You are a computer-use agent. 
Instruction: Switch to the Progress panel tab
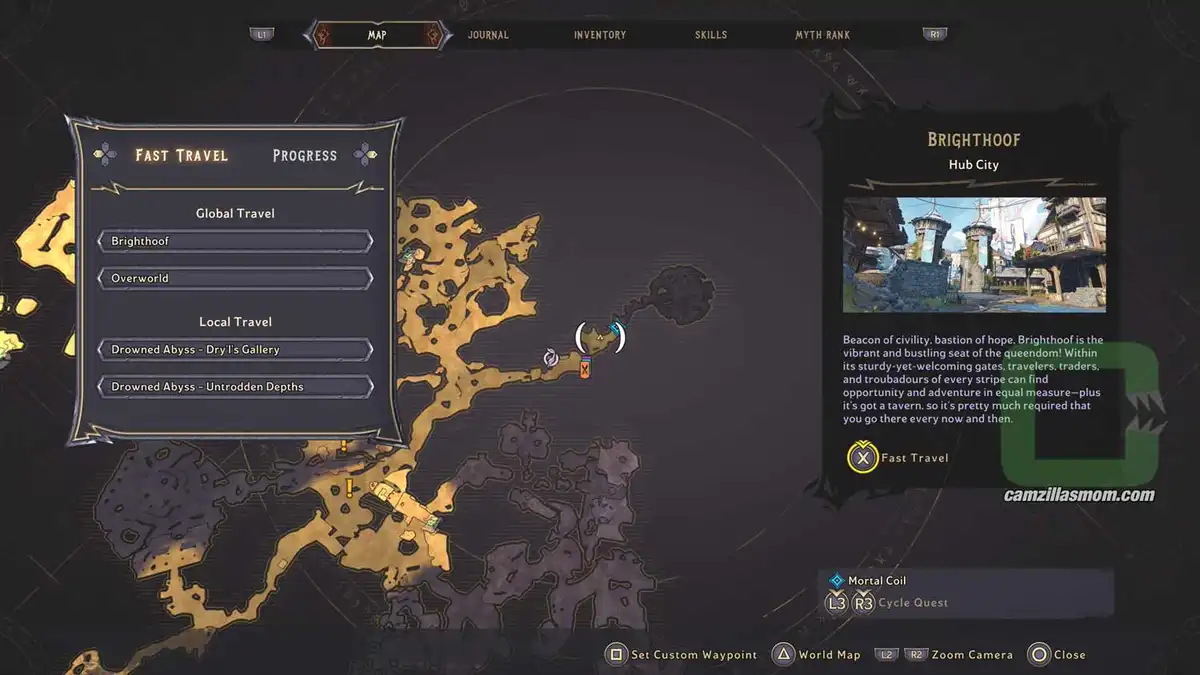tap(305, 155)
